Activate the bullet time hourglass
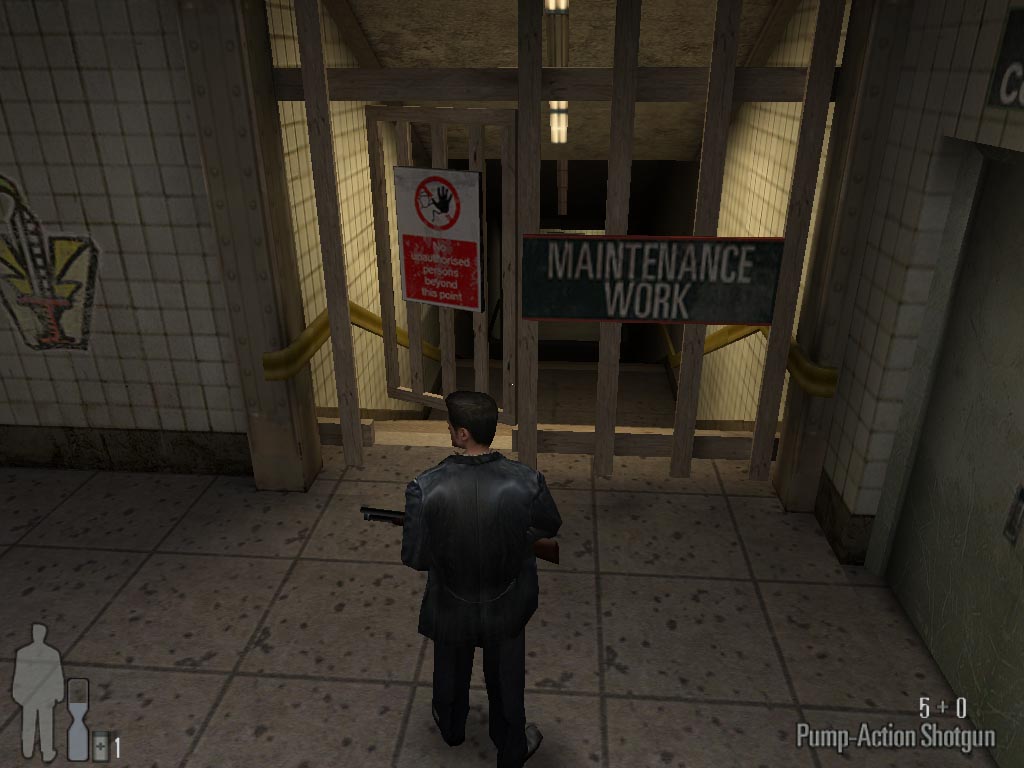This screenshot has height=768, width=1024. click(x=78, y=718)
